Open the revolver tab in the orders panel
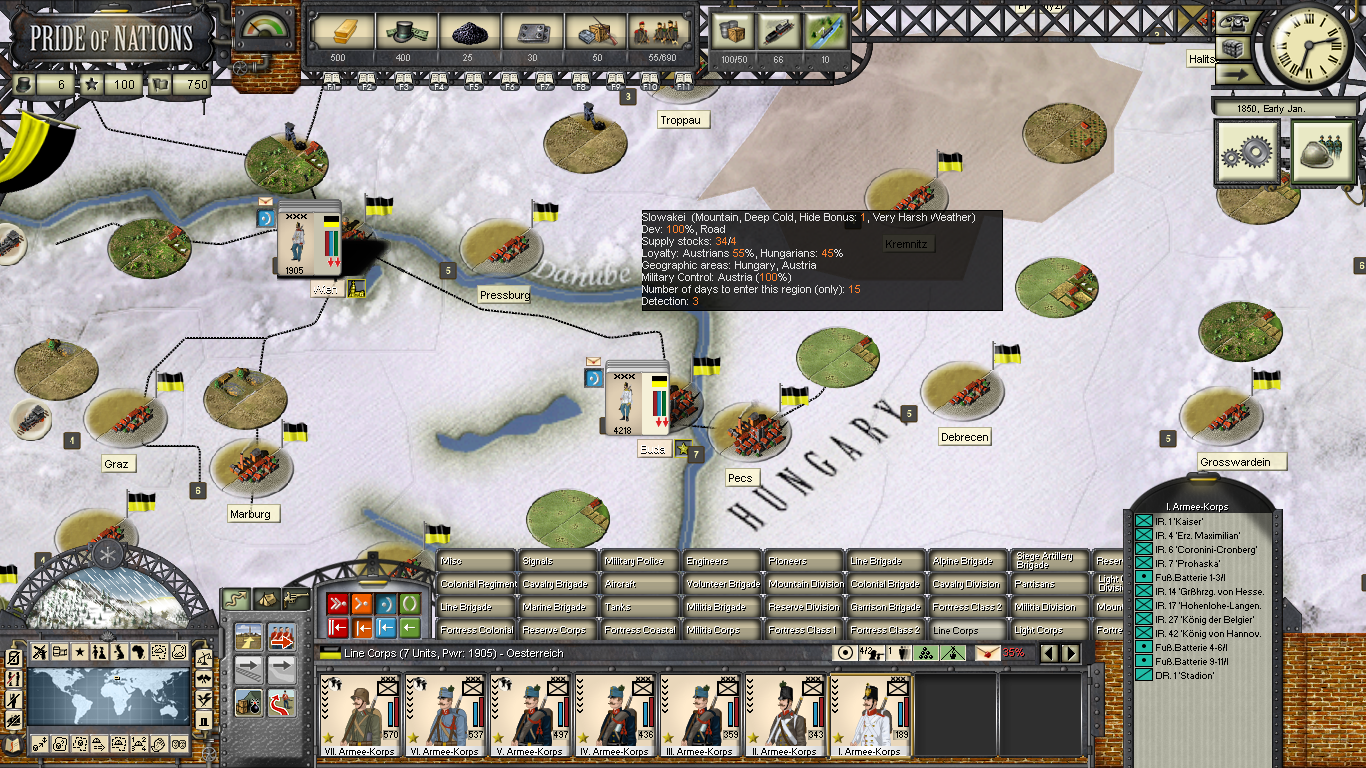This screenshot has height=768, width=1366. (295, 599)
